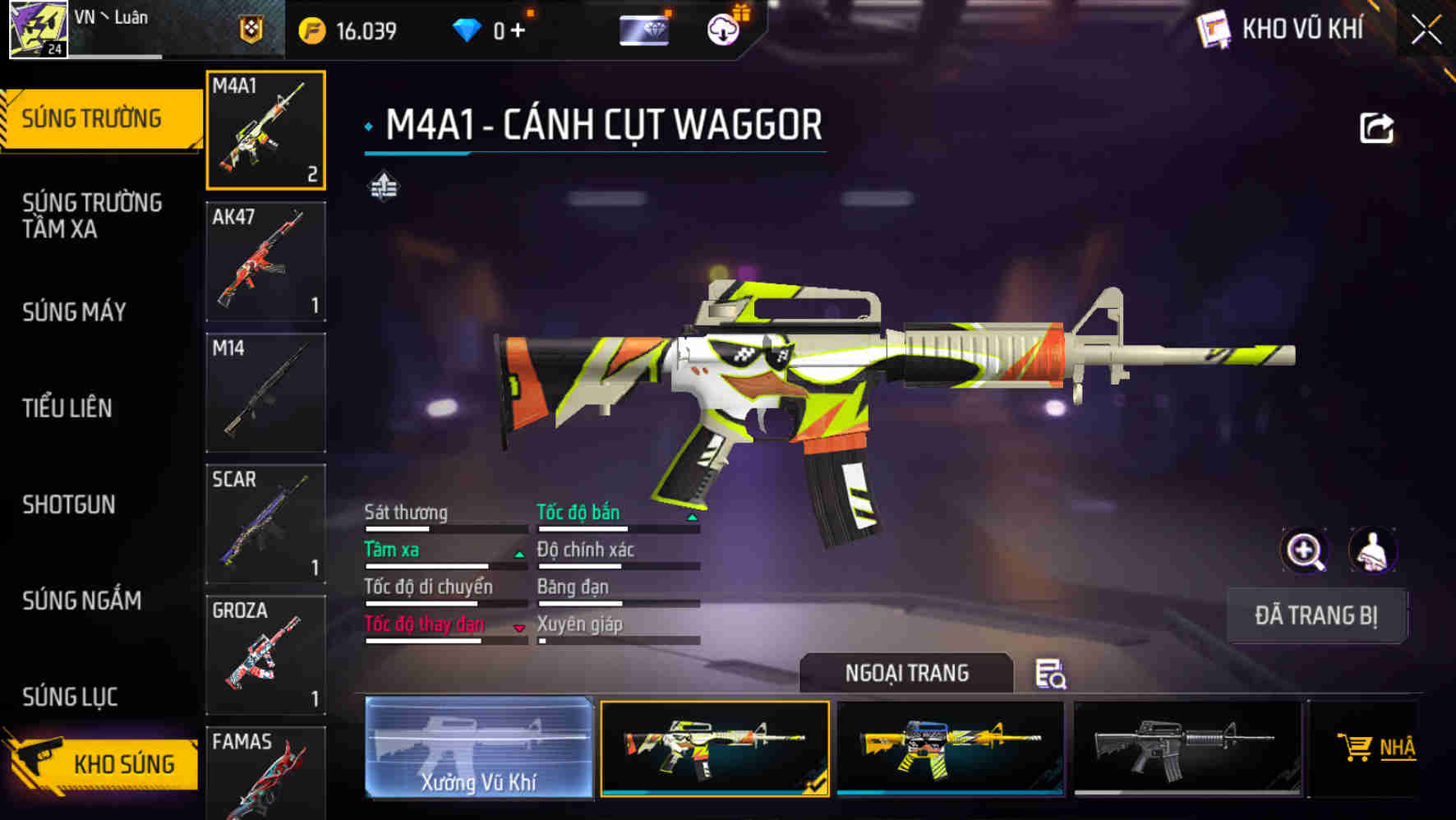
Task: Show the Shotgun category
Action: pos(69,504)
